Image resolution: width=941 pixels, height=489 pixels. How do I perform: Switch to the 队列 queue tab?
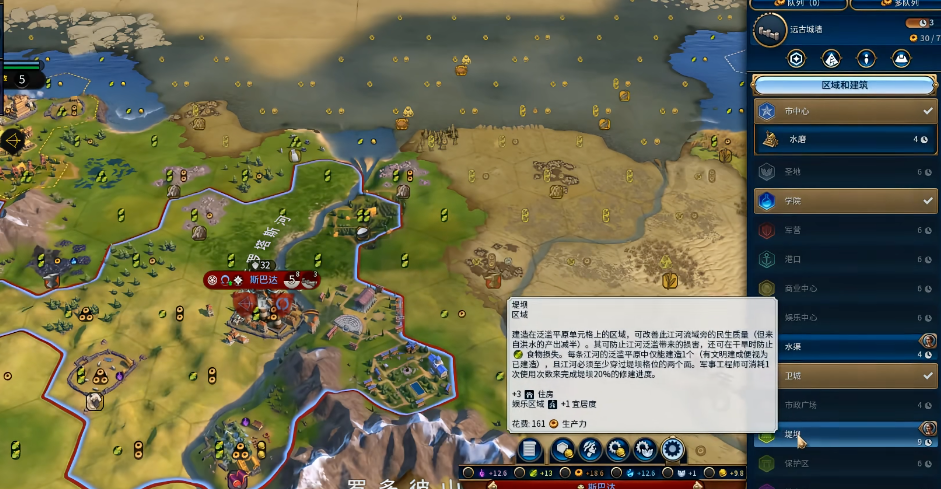tap(795, 4)
